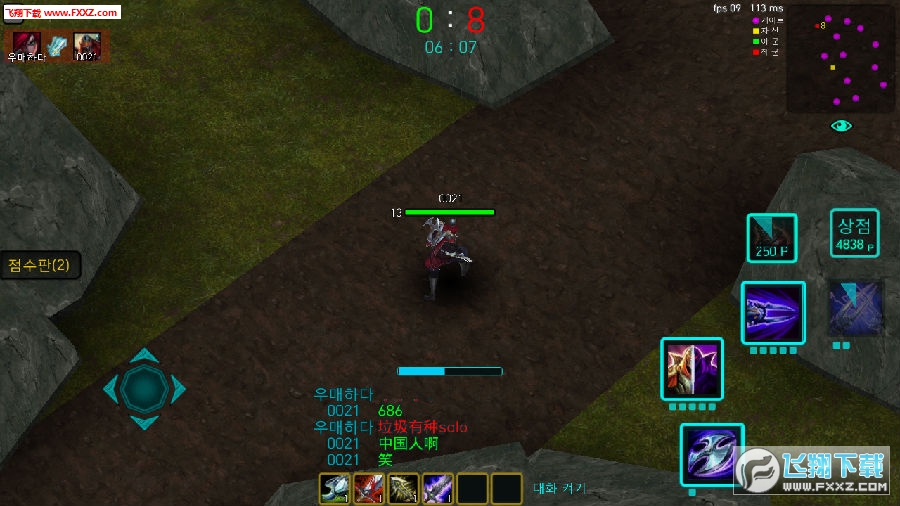Select the 0021 player portrait

pos(87,45)
